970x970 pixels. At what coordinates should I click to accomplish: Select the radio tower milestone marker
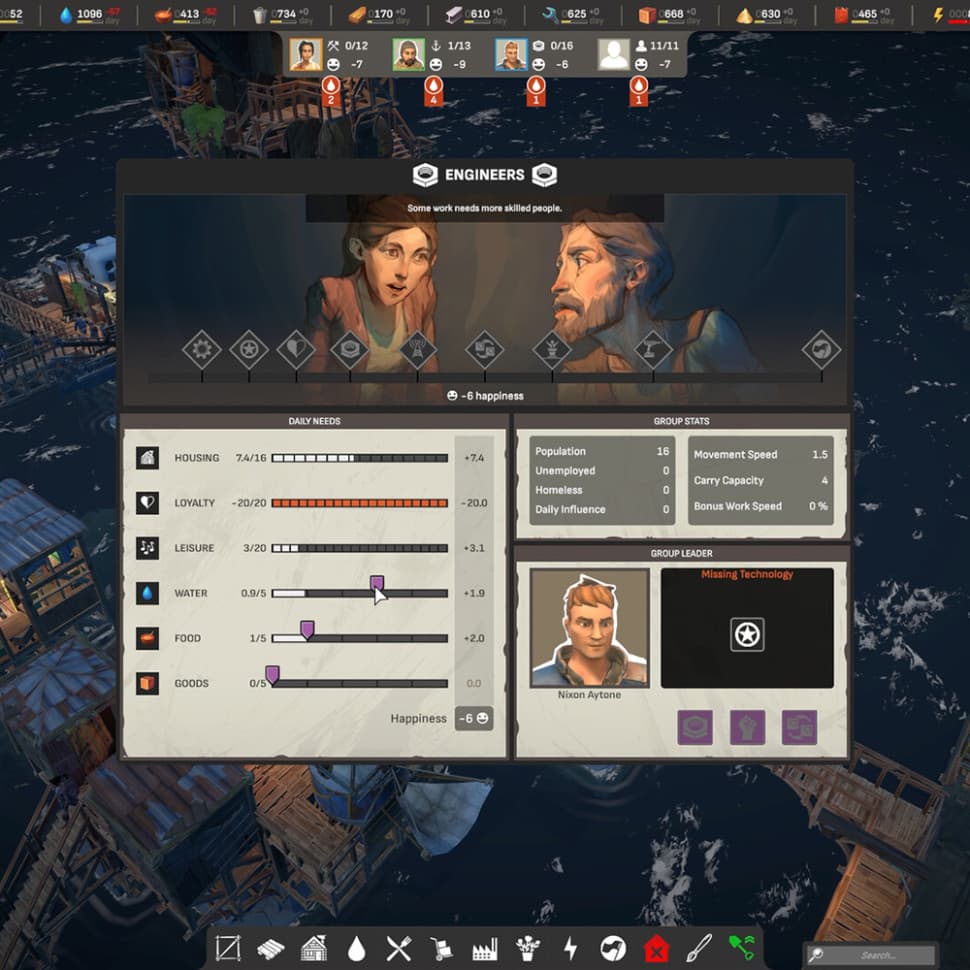tap(417, 350)
